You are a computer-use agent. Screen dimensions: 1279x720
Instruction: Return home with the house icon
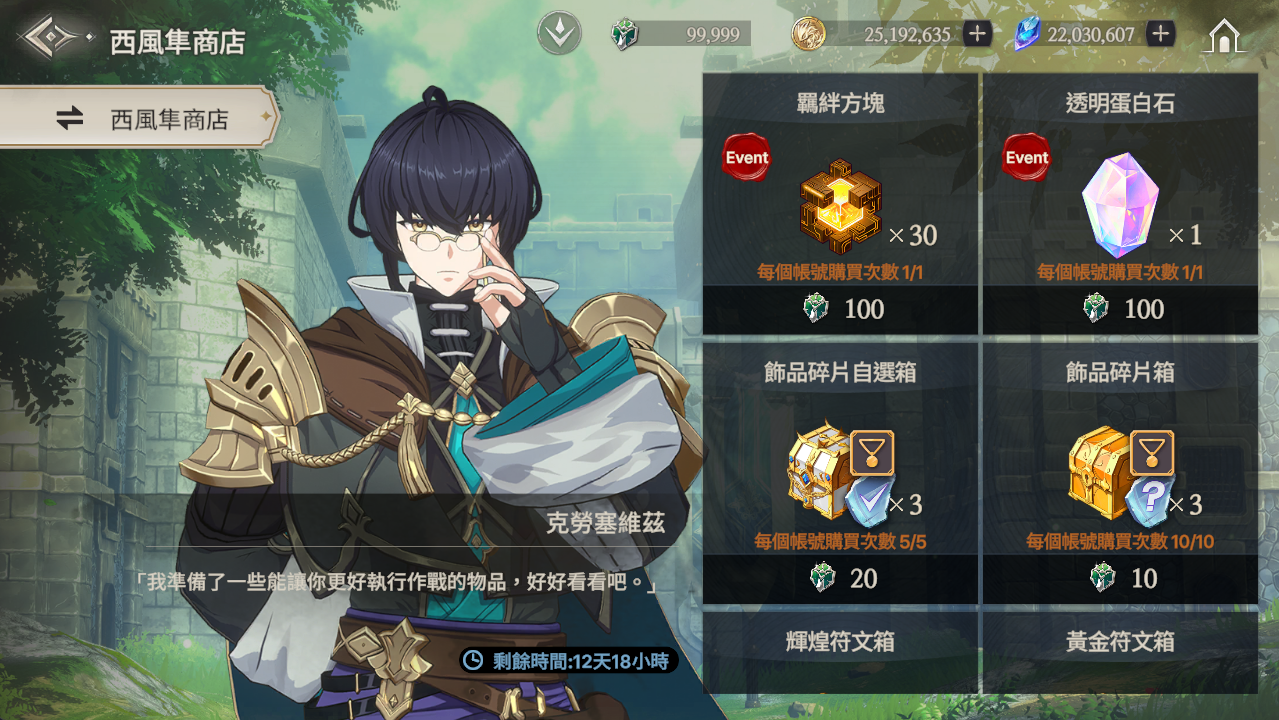click(x=1224, y=36)
